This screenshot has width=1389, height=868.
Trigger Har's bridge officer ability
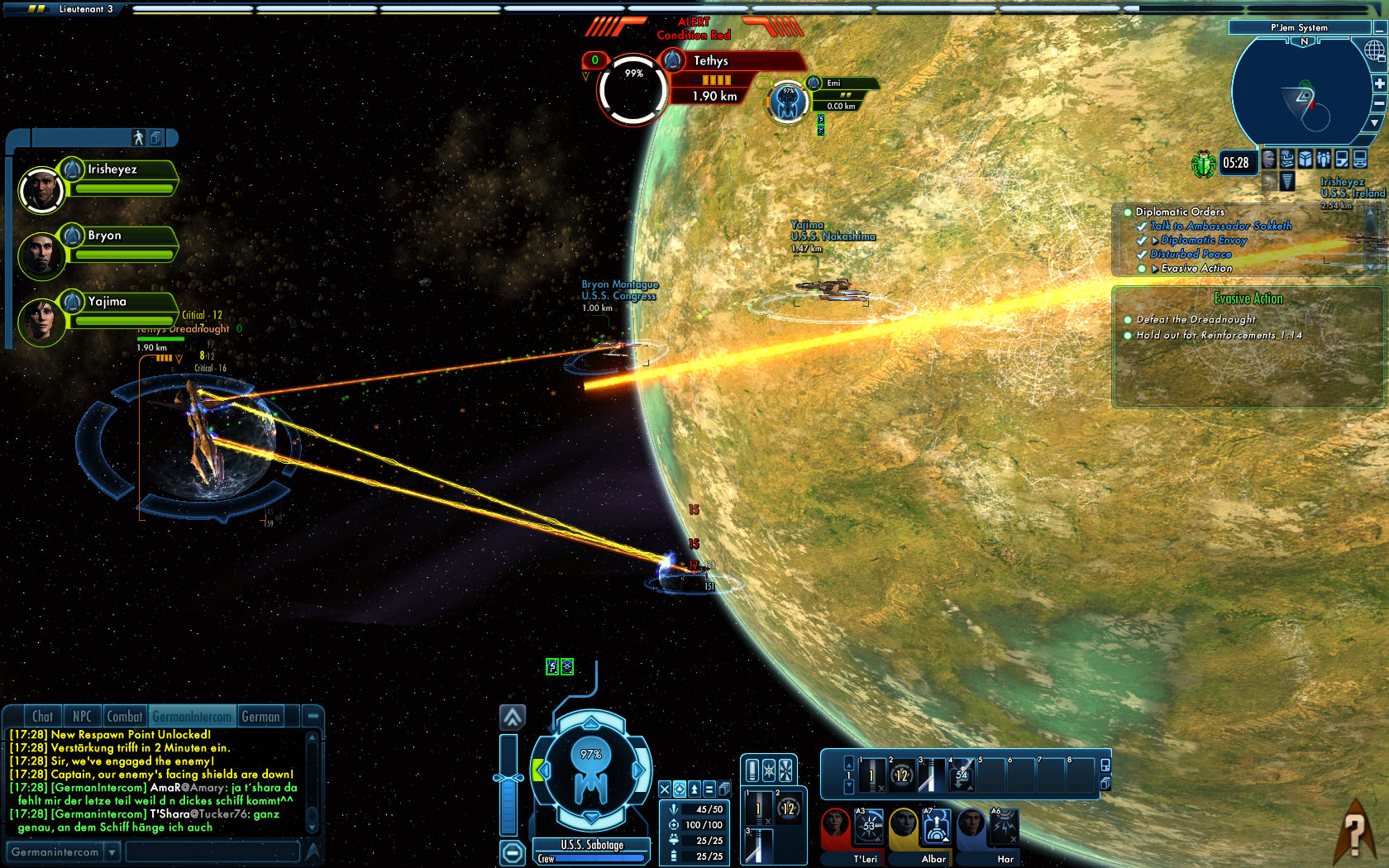(x=1005, y=827)
